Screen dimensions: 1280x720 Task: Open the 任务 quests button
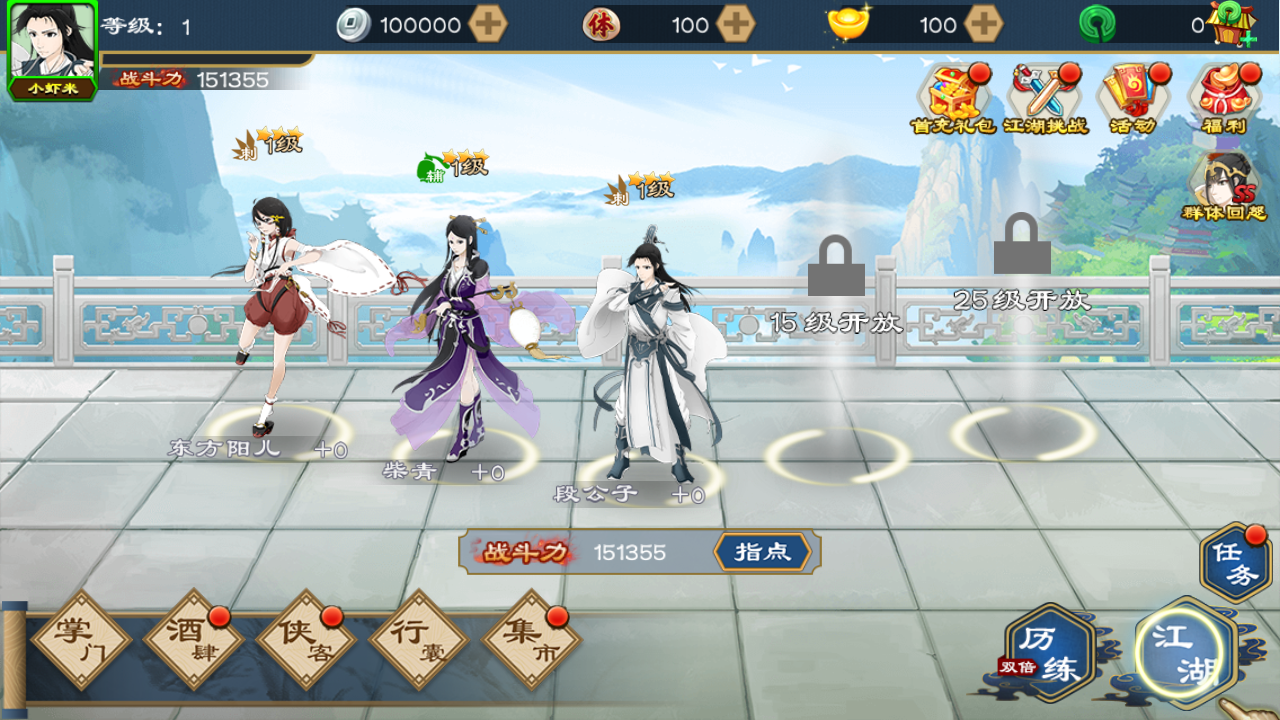[1236, 564]
